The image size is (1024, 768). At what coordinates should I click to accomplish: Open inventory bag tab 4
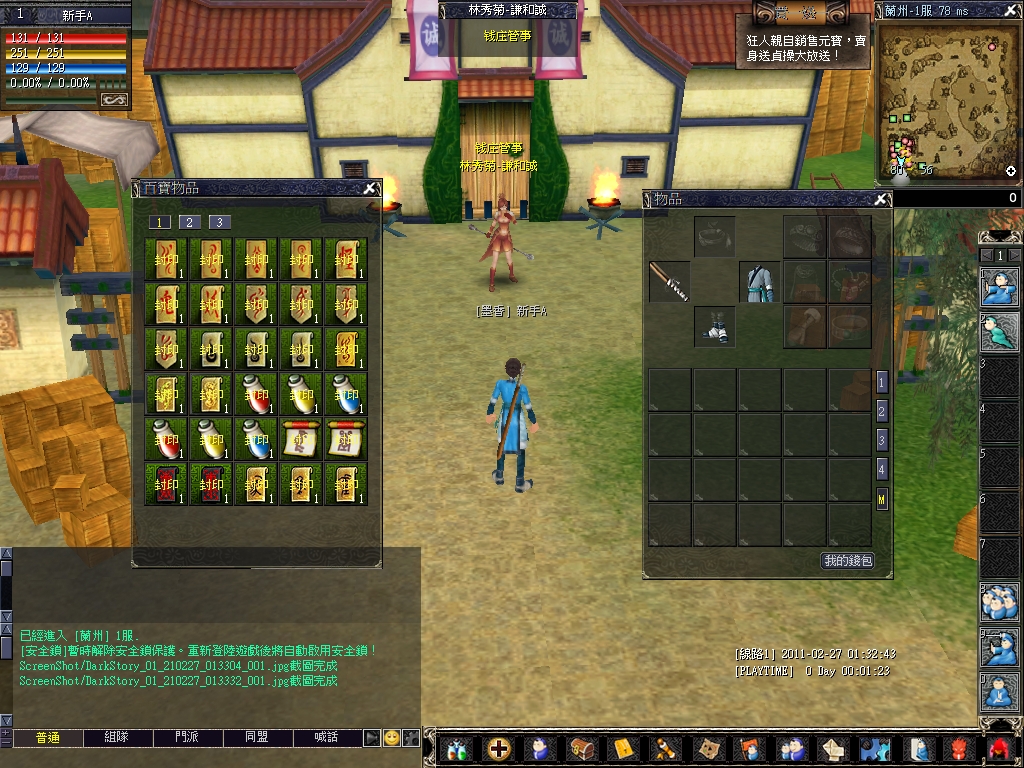point(881,468)
